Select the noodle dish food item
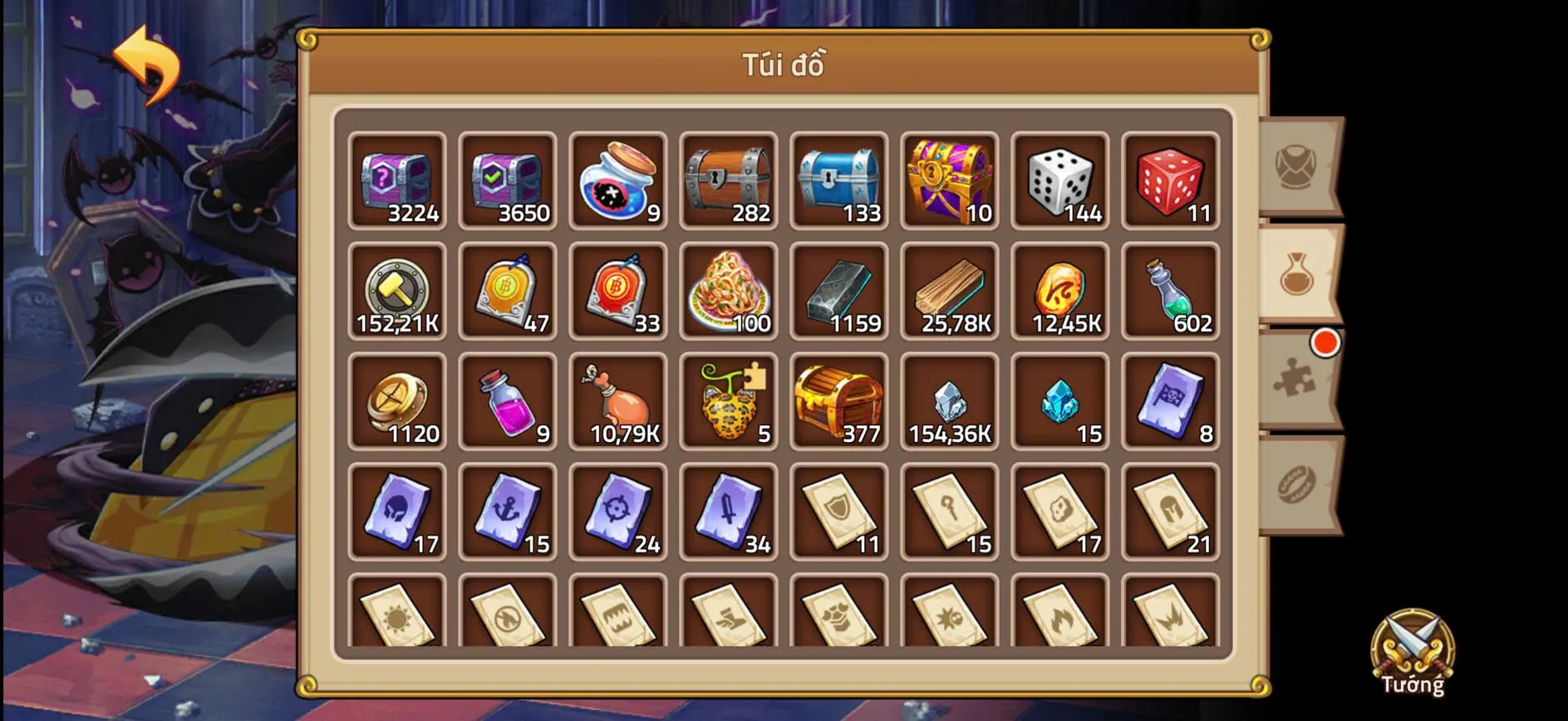 pyautogui.click(x=729, y=291)
